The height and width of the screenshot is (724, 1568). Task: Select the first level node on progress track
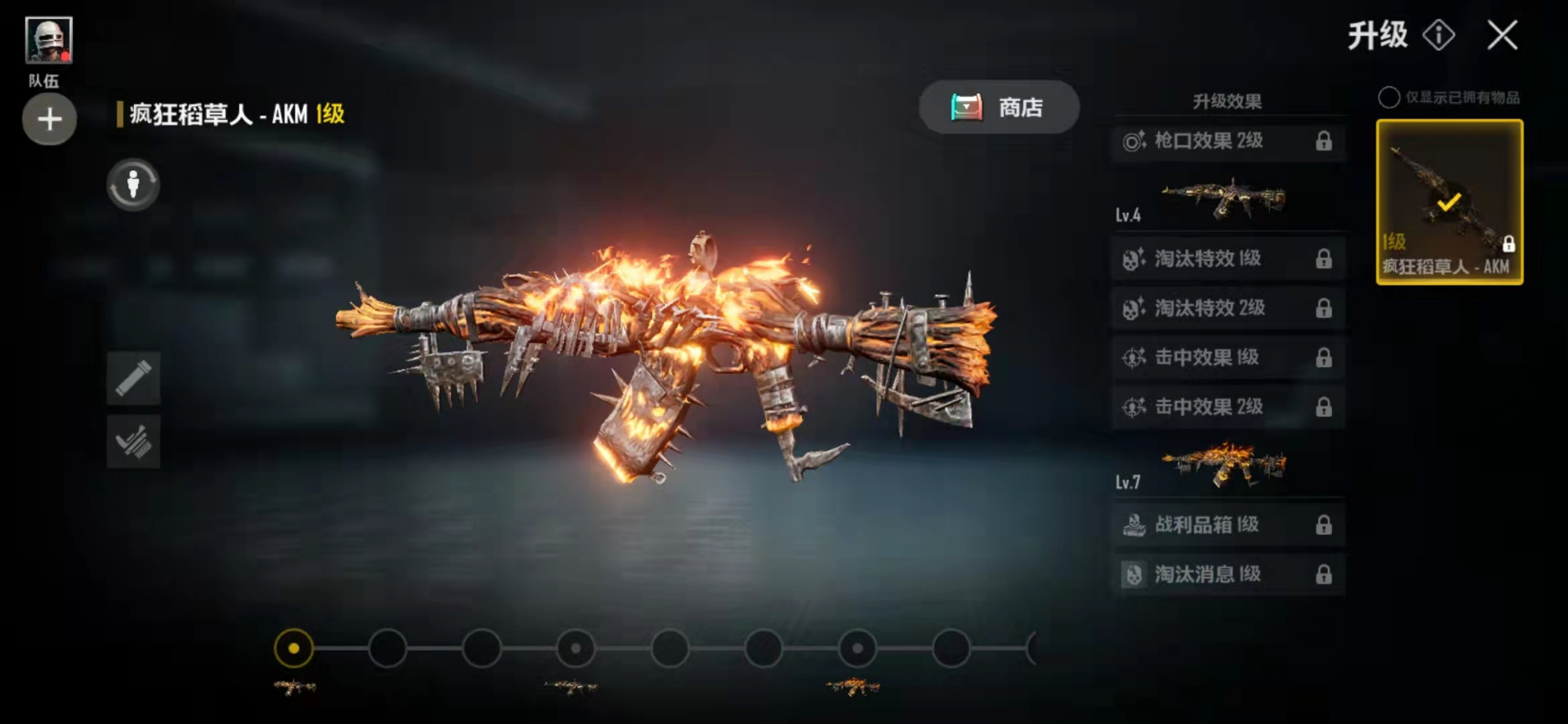(293, 649)
